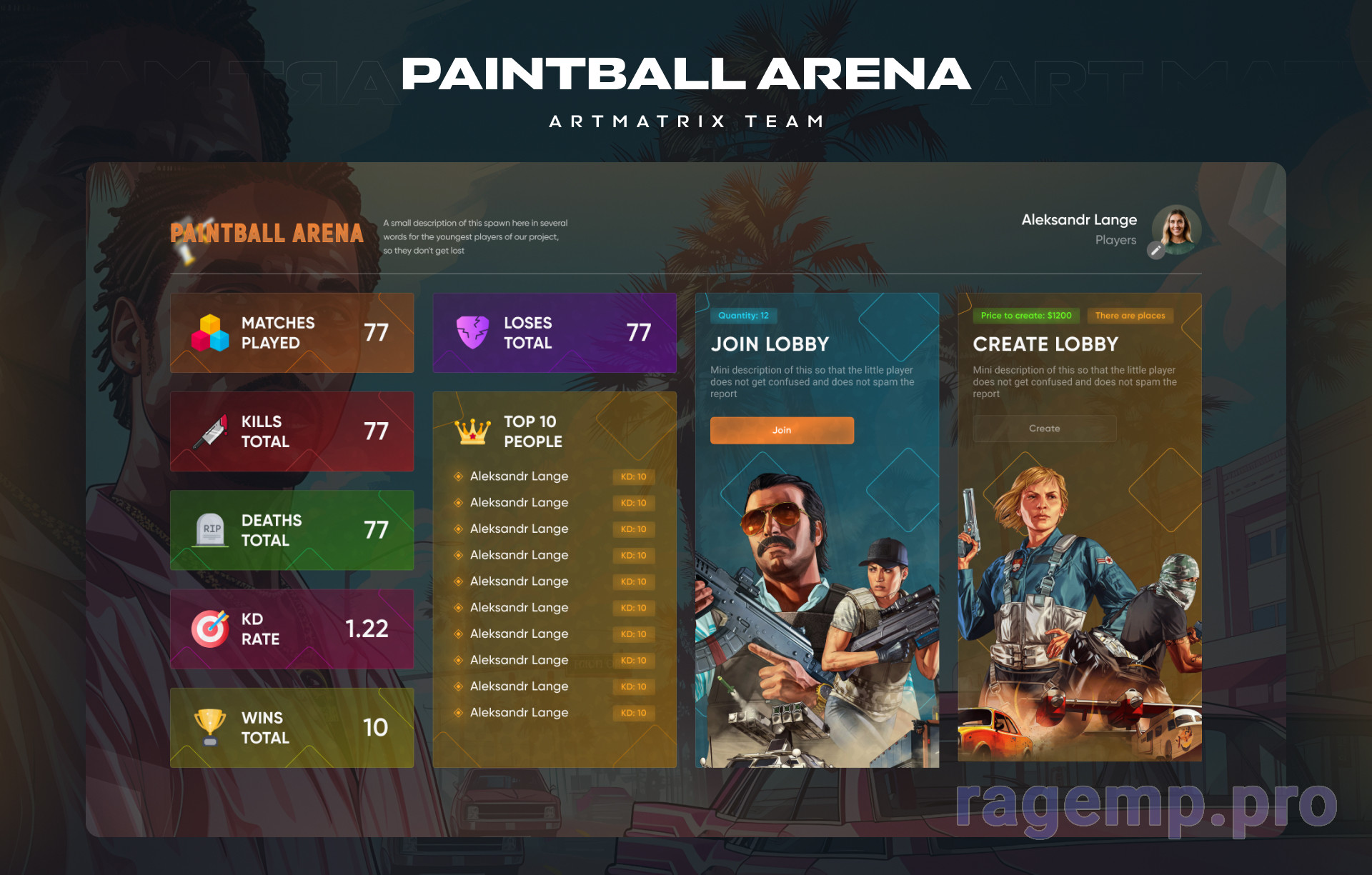Click the Top 10 People header

coord(532,431)
